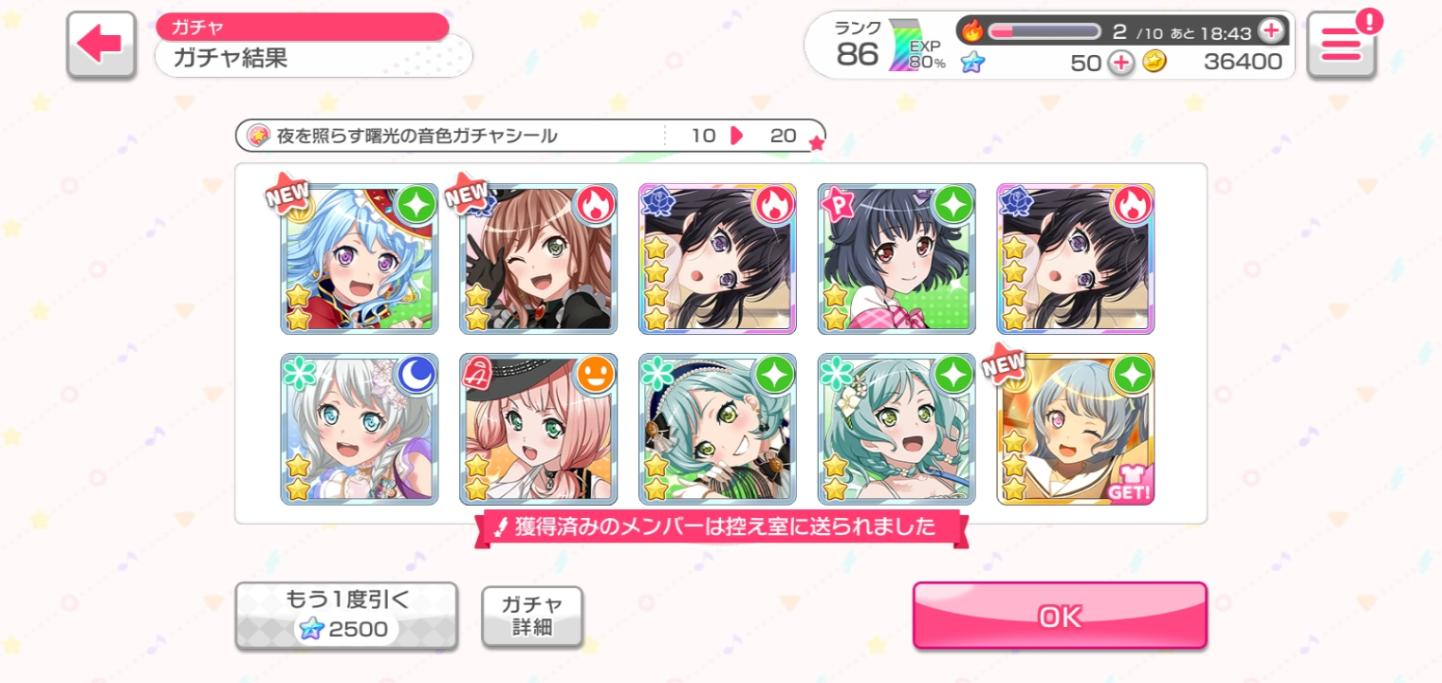Viewport: 1442px width, 683px height.
Task: Add stars with the plus beside 50
Action: 1122,63
